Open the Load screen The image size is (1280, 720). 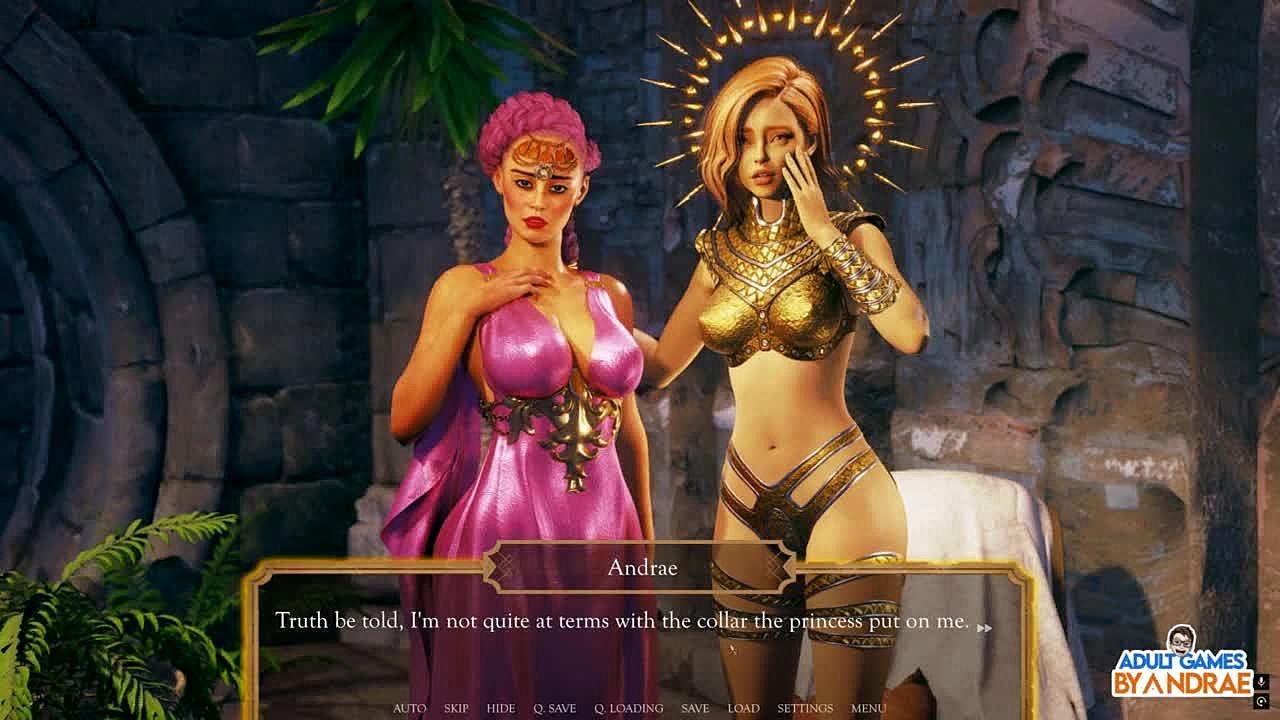pos(743,708)
